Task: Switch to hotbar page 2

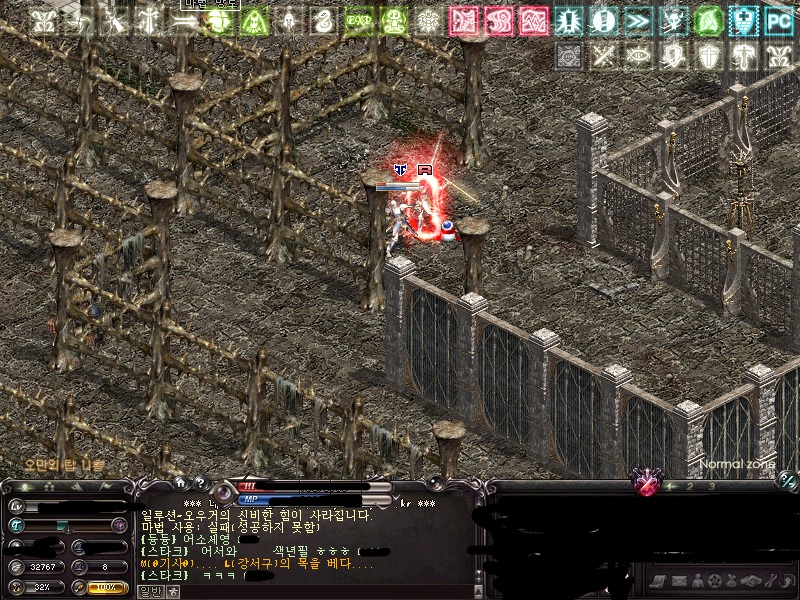Action: point(692,487)
